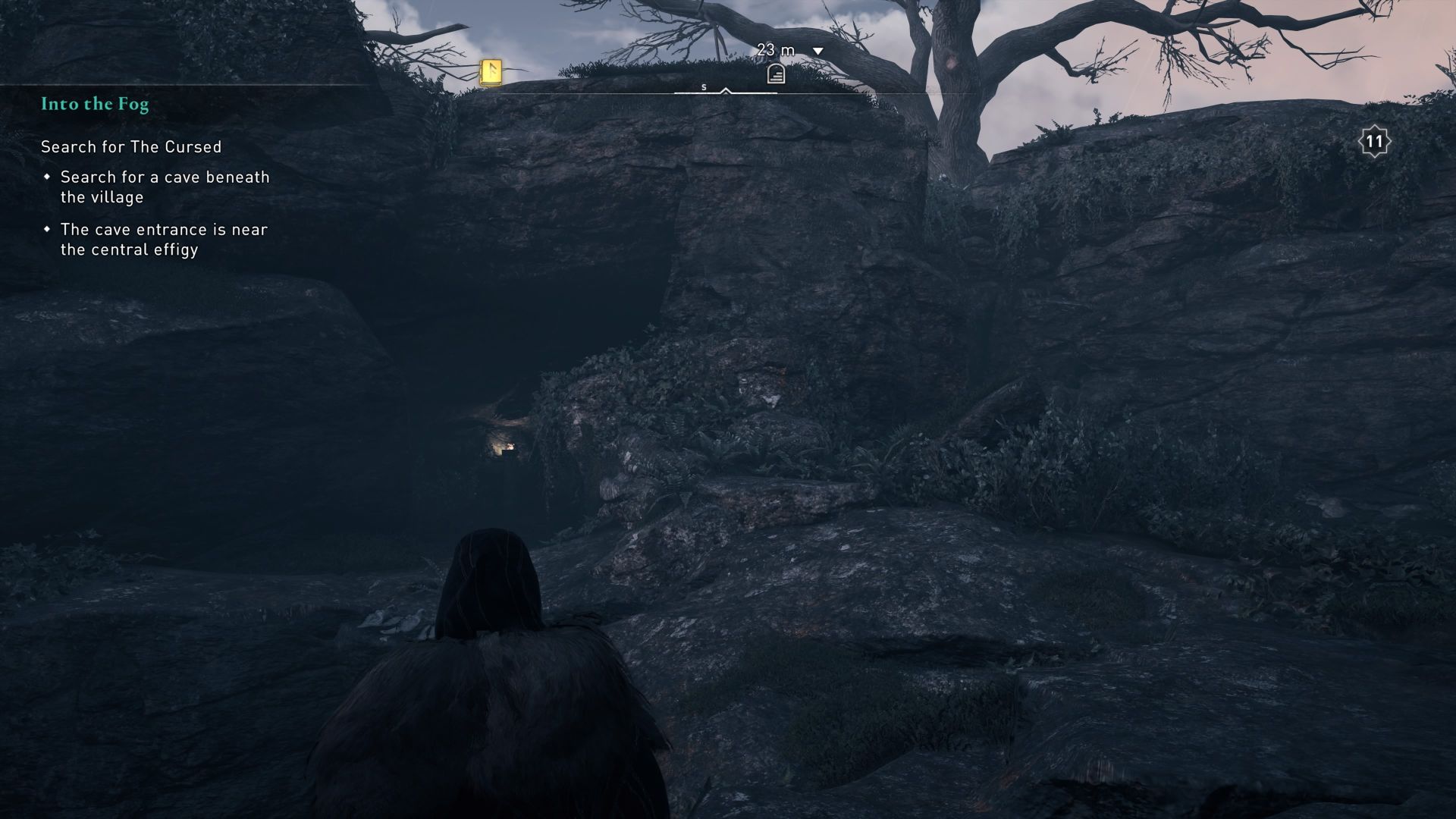Select the cave objective marker icon
Viewport: 1456px width, 819px height.
pos(775,73)
